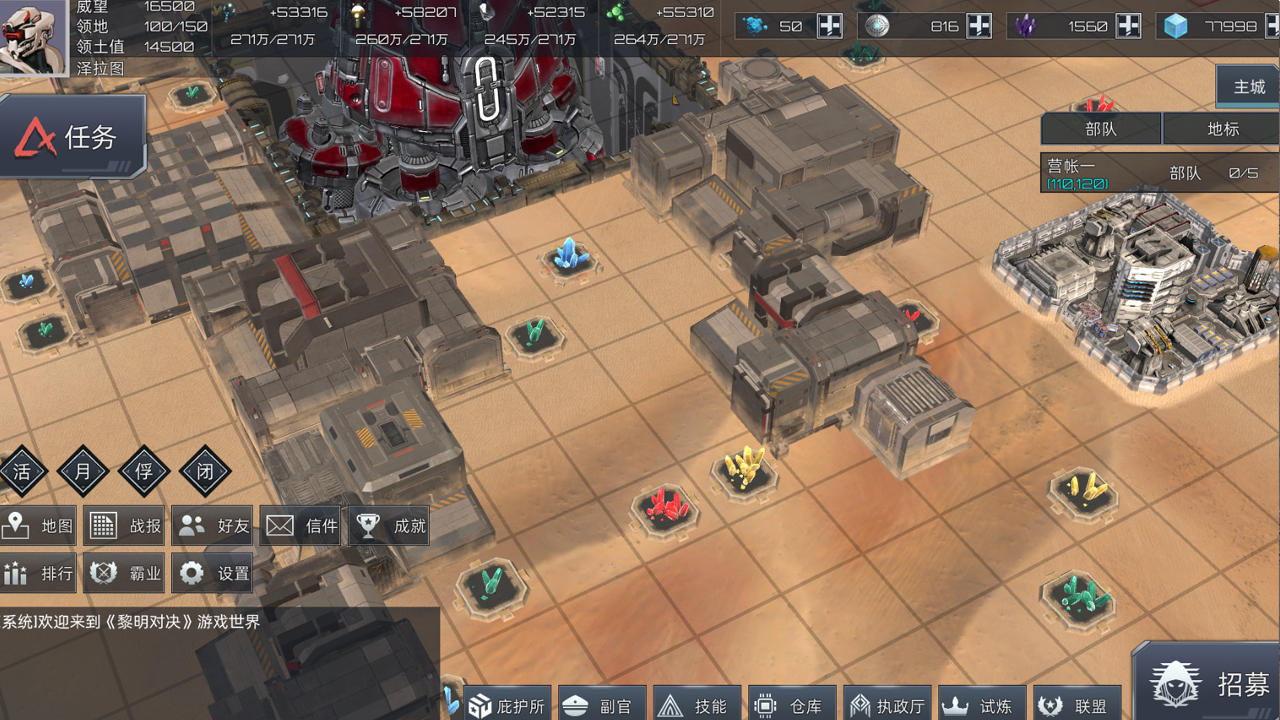The height and width of the screenshot is (720, 1280).
Task: Switch to the 地标 landmarks tab
Action: pyautogui.click(x=1222, y=129)
